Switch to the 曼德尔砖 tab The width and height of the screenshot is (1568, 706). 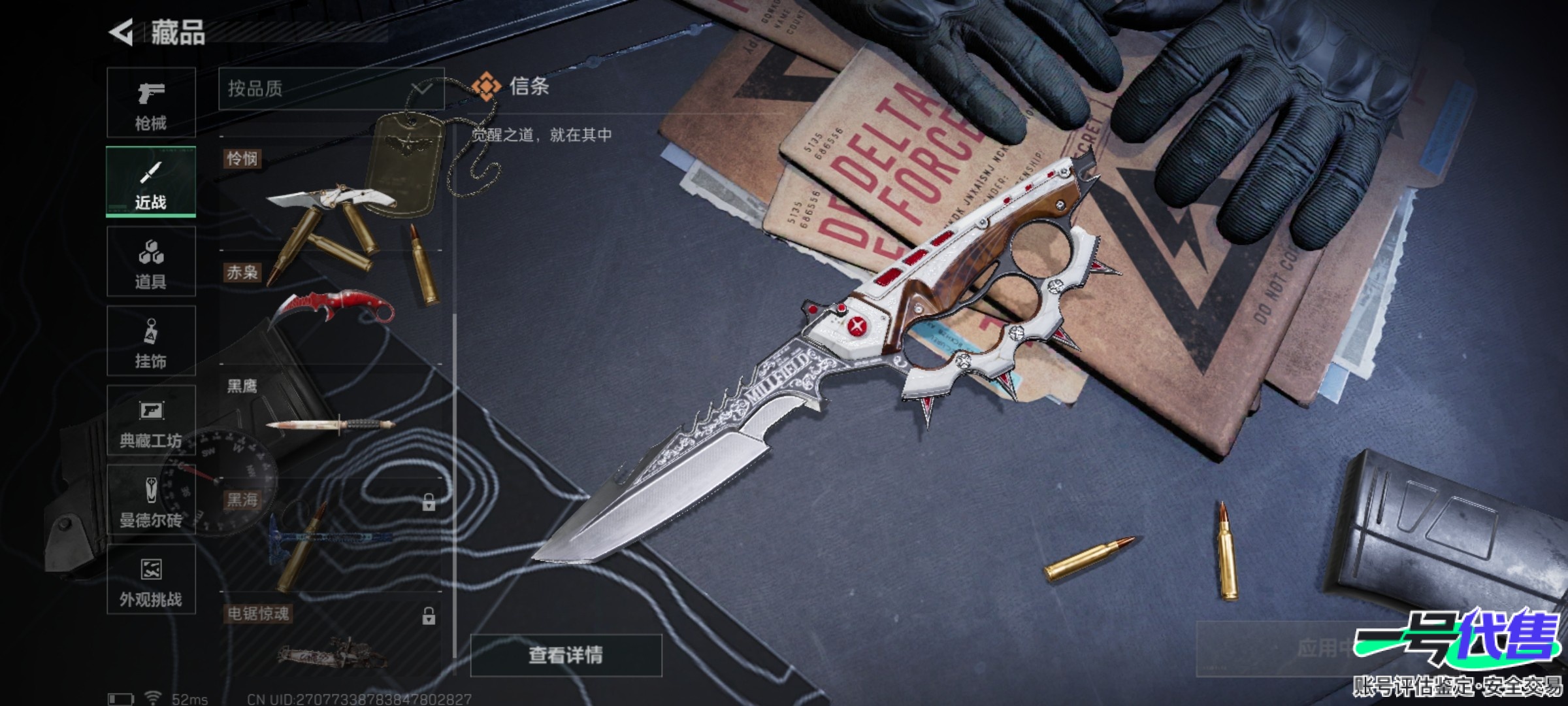pyautogui.click(x=151, y=500)
